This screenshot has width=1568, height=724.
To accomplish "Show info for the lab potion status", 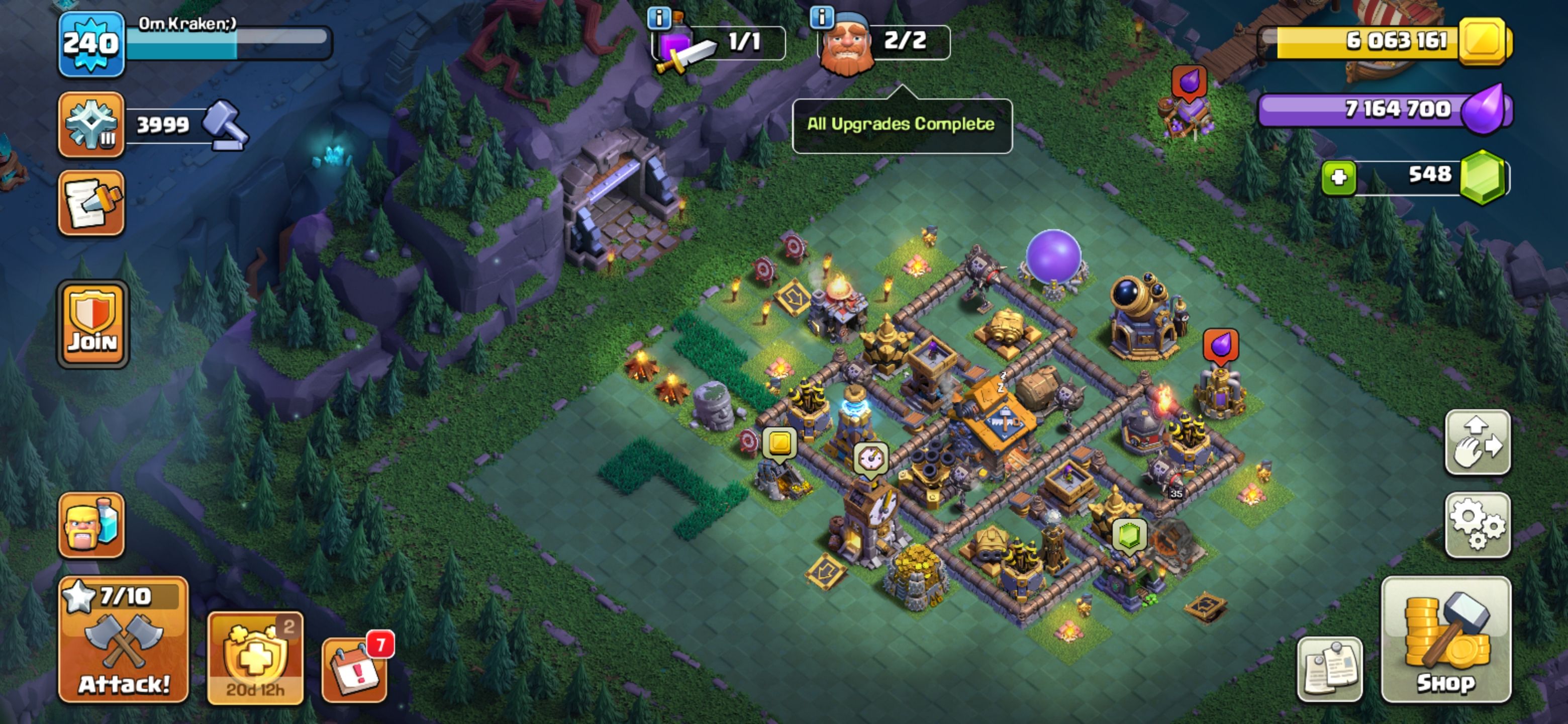I will click(658, 18).
